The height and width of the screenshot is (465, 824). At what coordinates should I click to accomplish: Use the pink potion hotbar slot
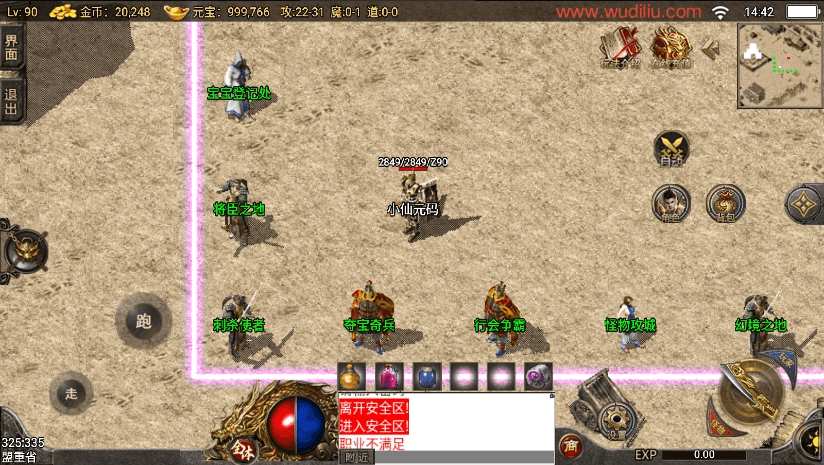point(388,377)
